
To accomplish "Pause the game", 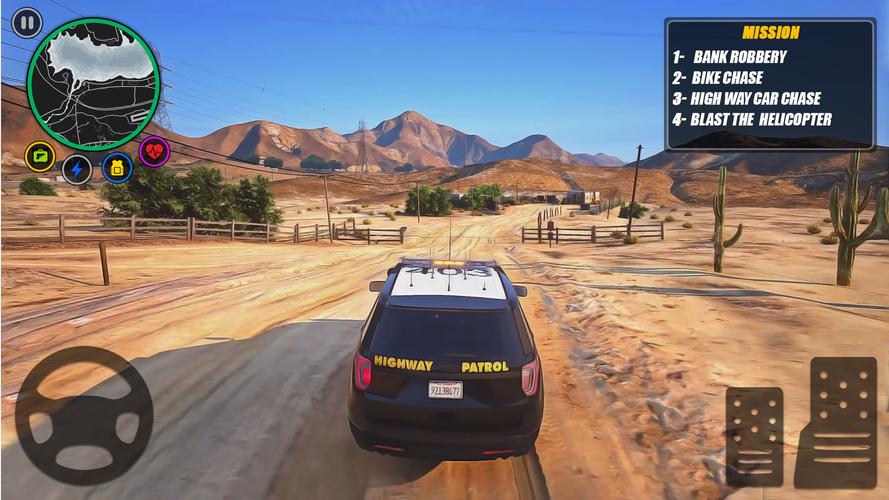I will [27, 22].
